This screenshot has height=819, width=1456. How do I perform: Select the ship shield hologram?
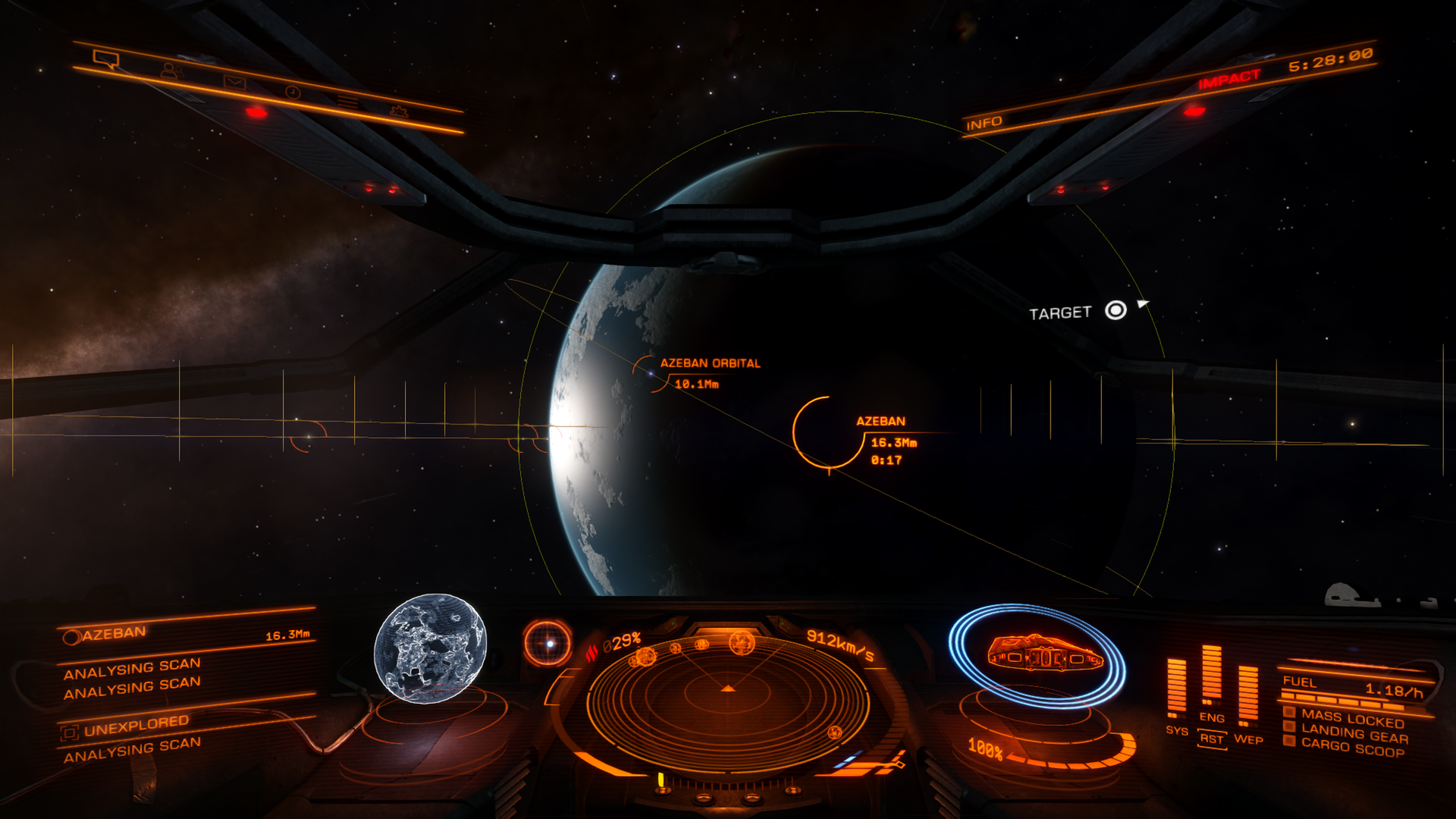tap(1037, 654)
